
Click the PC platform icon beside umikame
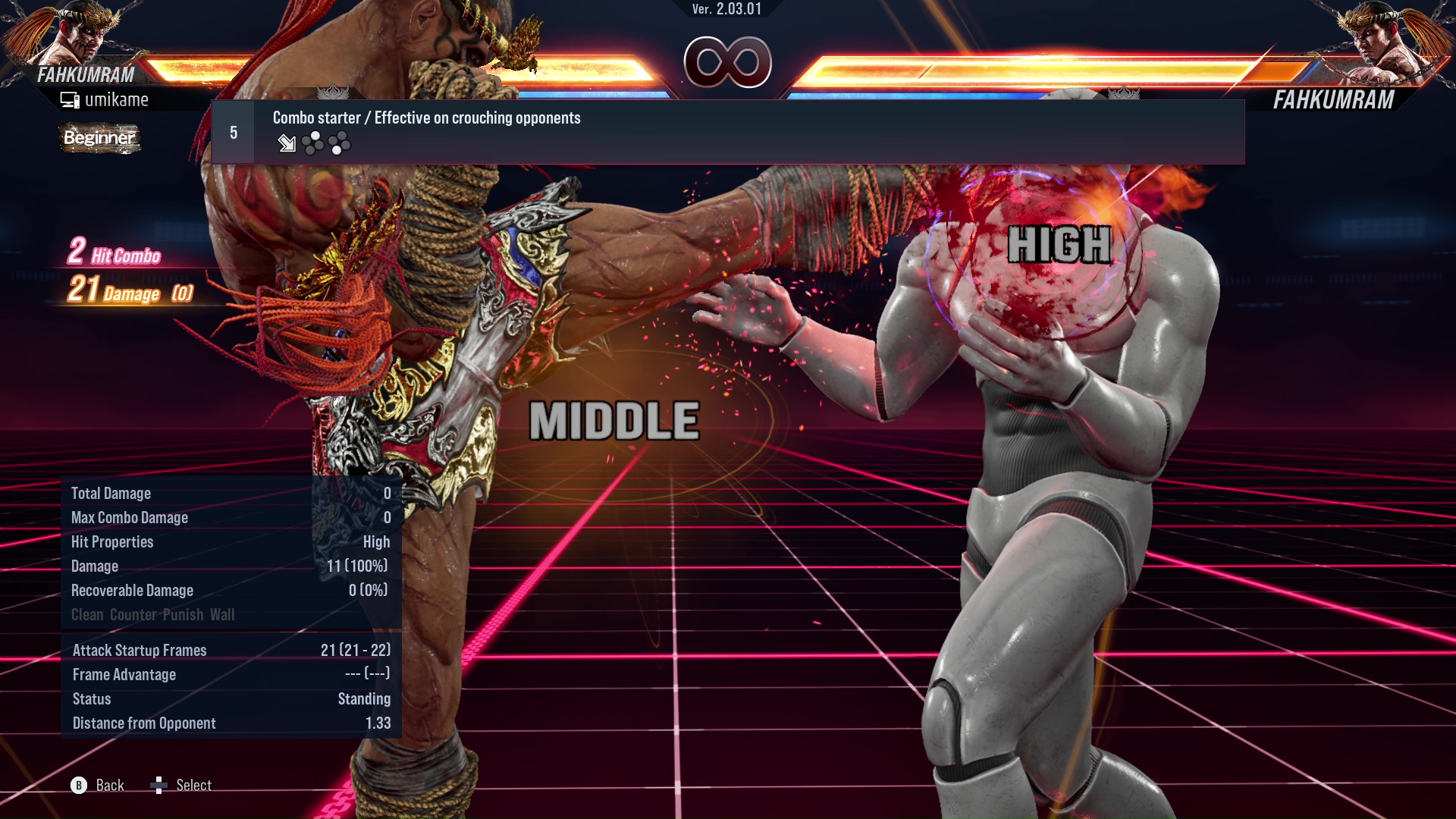69,99
